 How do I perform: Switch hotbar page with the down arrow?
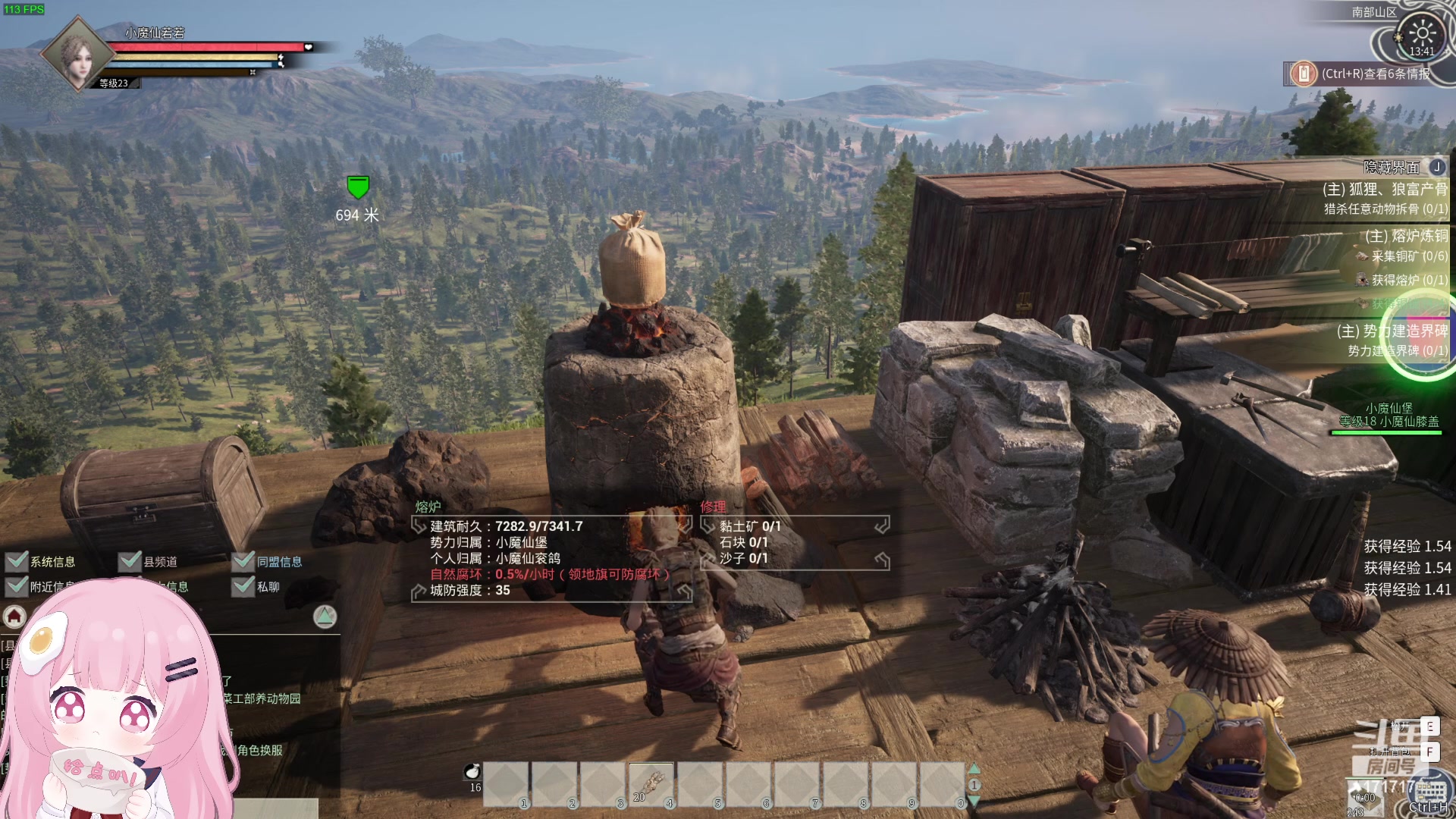974,801
